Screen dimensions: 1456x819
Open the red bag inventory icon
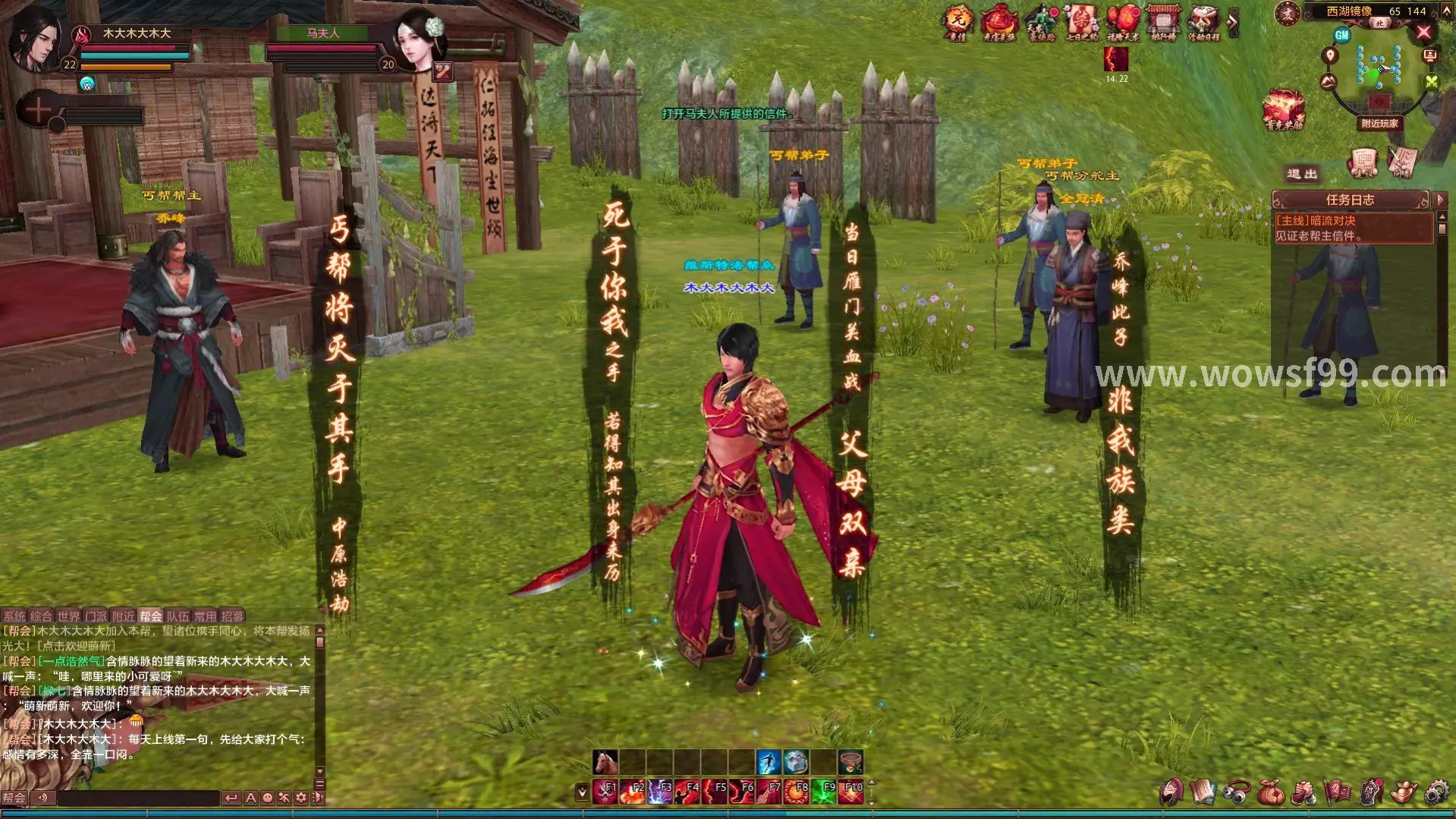pos(1270,792)
